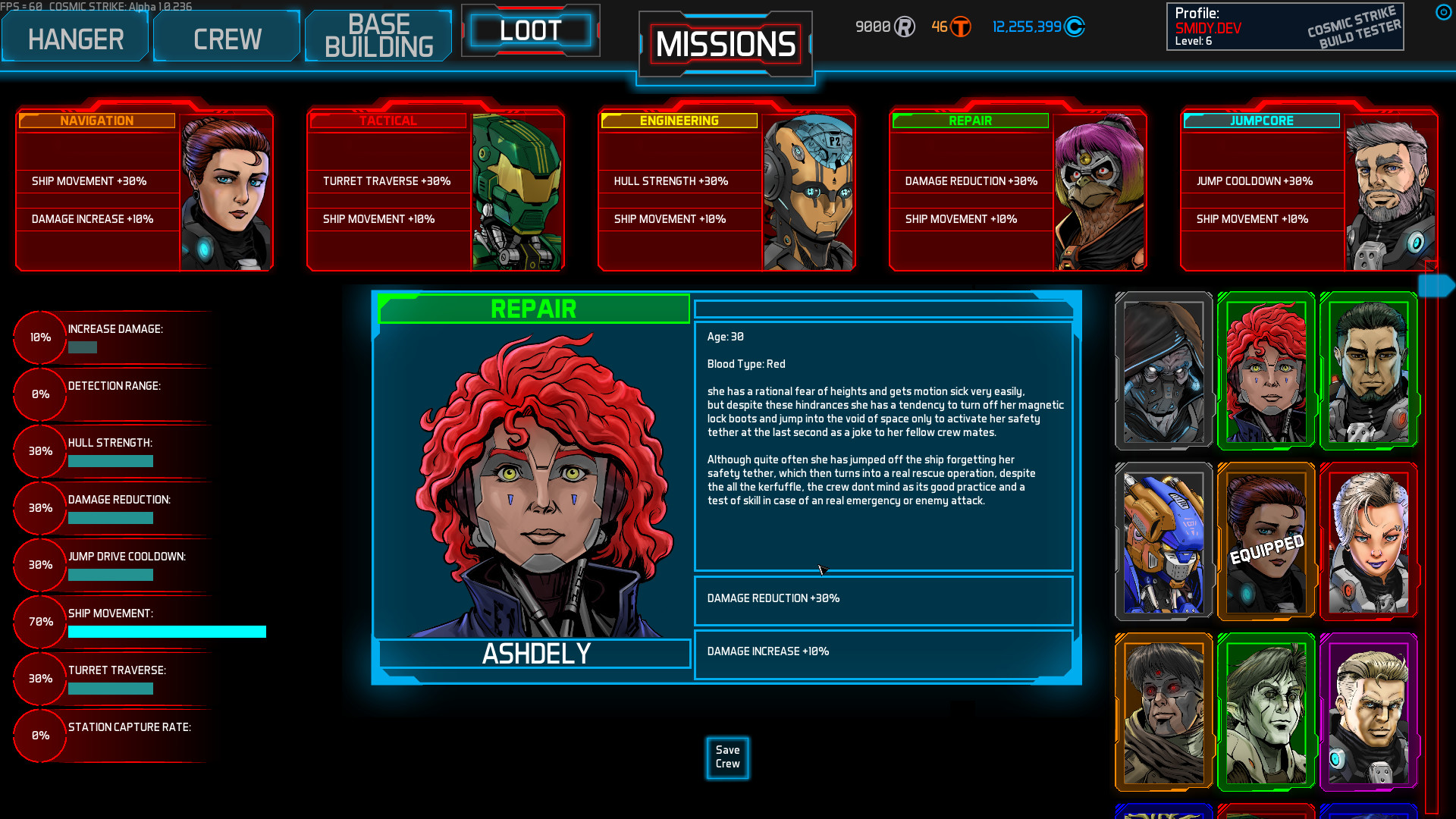This screenshot has height=819, width=1456.
Task: Unequip the card marked EQUIPPED
Action: pos(1265,541)
